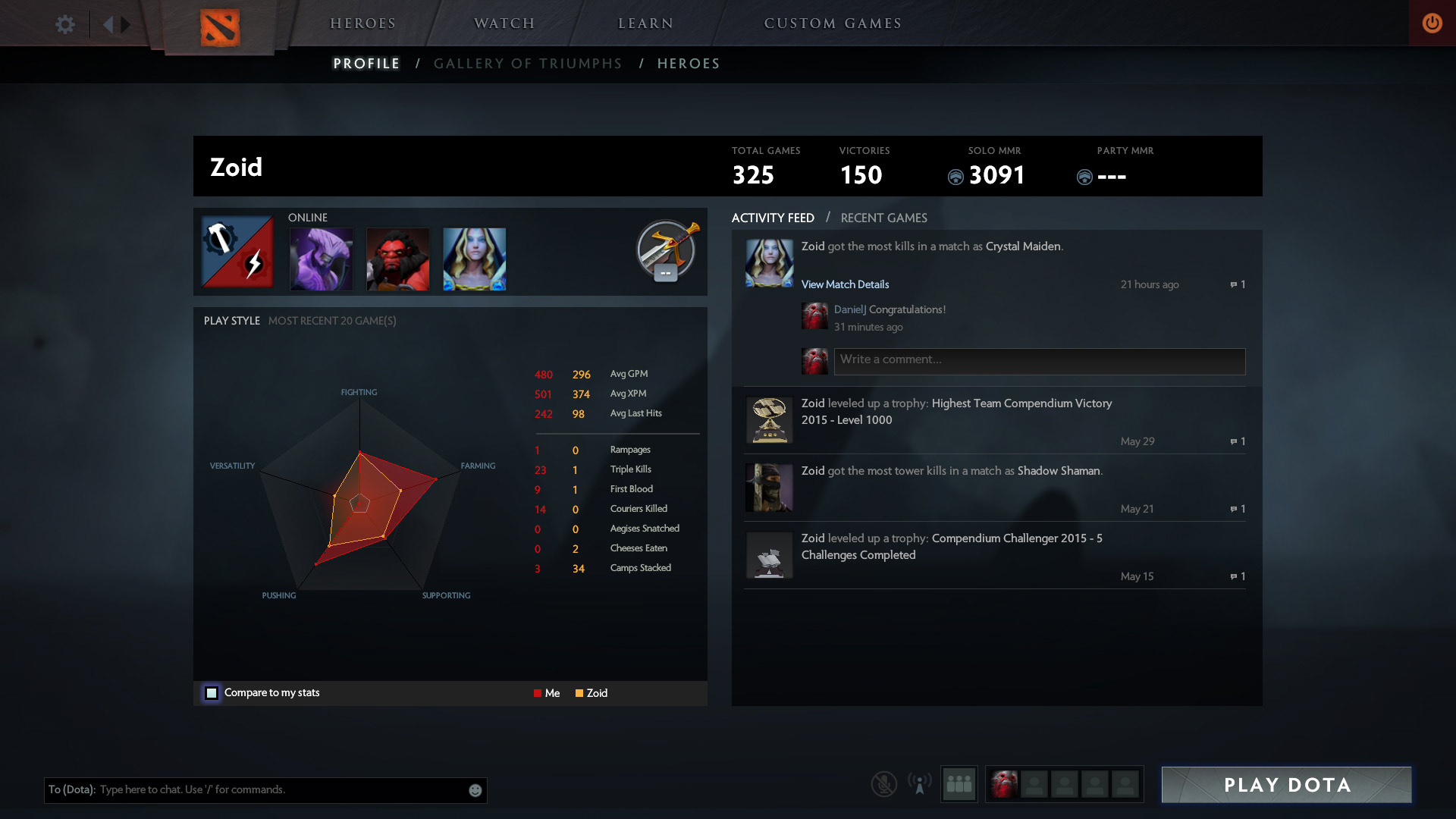
Task: Select the Activity Feed tab
Action: click(773, 218)
